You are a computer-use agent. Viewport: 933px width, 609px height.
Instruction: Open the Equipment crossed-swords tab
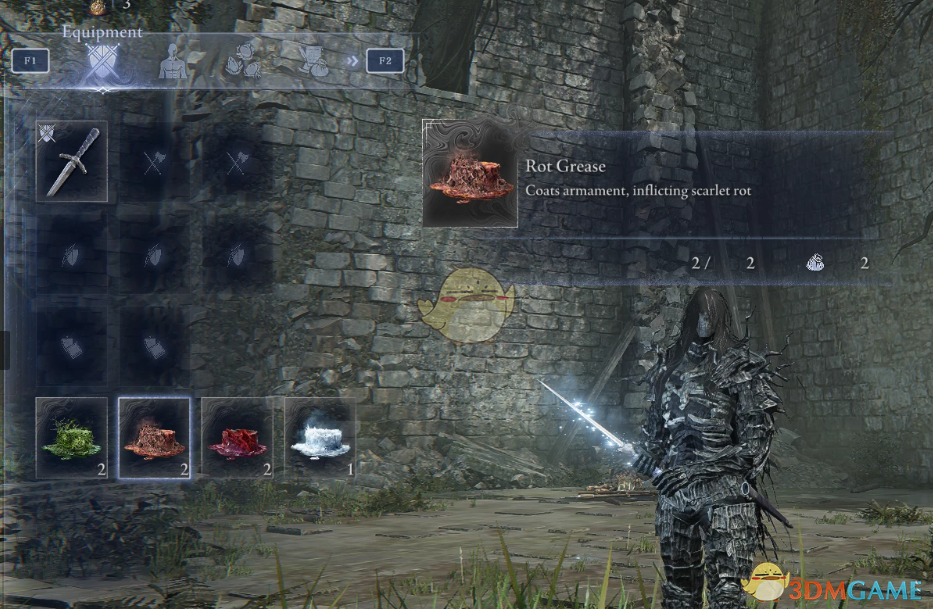tap(103, 63)
